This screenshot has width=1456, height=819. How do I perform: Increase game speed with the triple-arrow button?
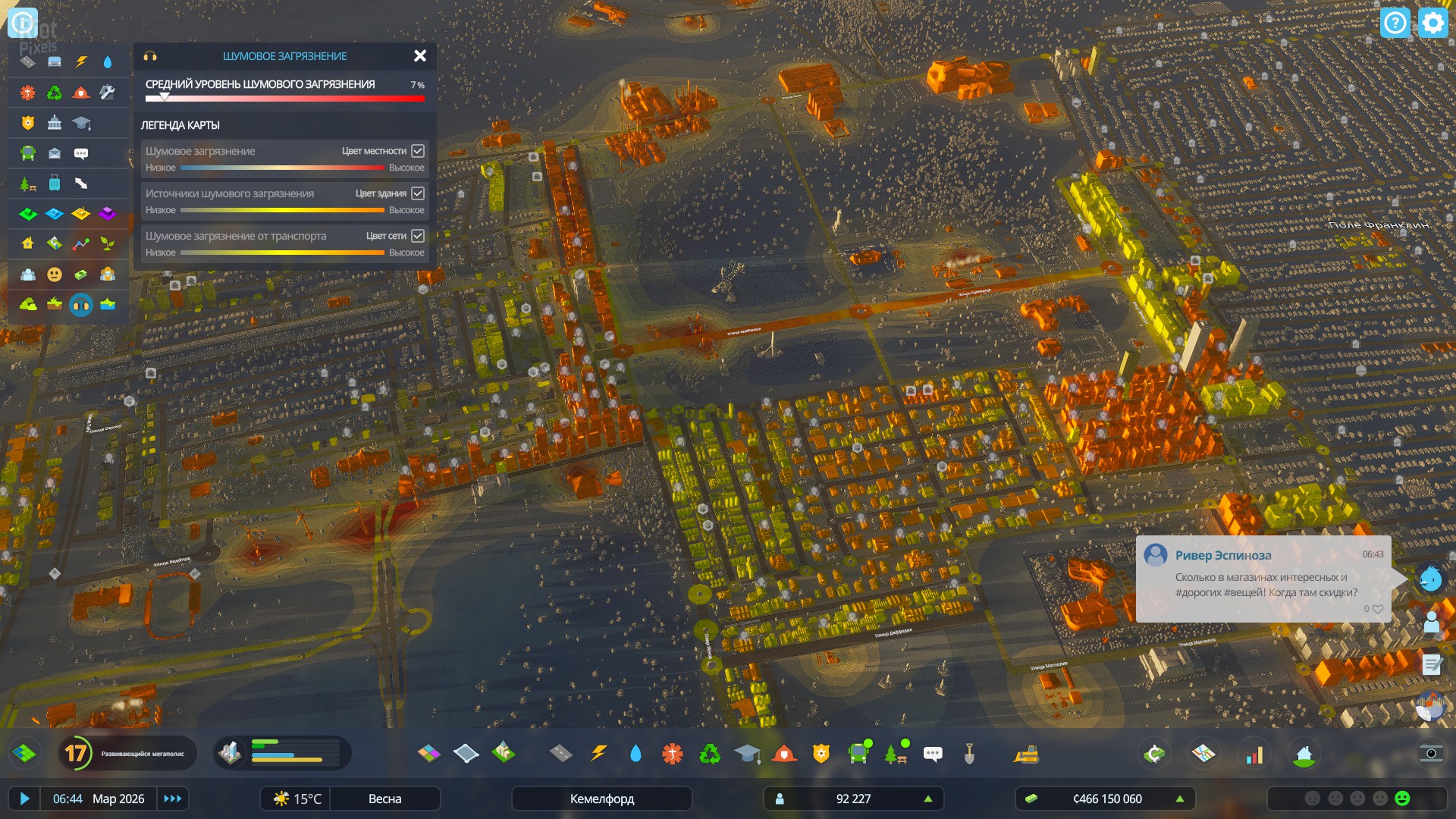pos(173,799)
